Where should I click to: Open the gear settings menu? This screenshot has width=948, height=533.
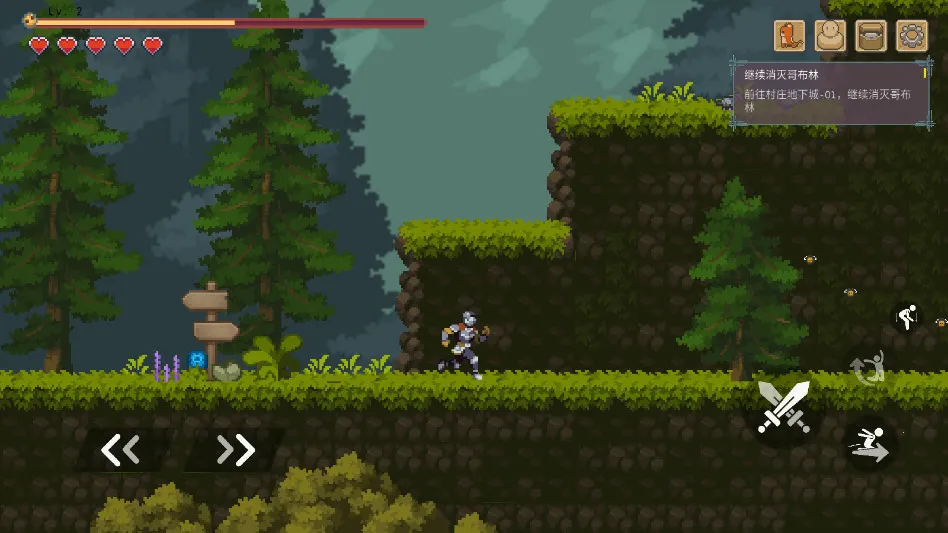tap(911, 36)
